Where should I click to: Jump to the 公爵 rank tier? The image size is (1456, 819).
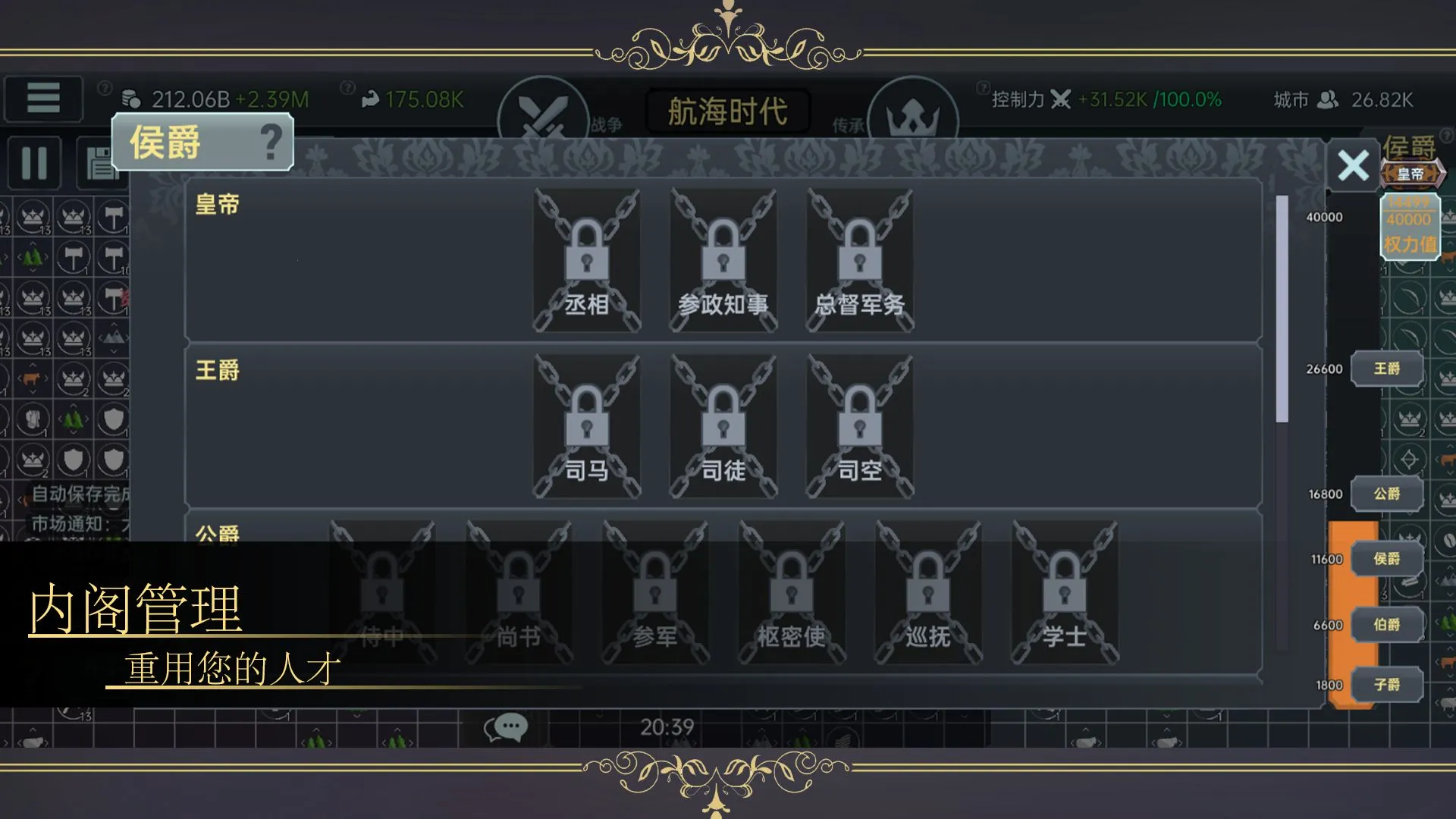tap(1386, 494)
